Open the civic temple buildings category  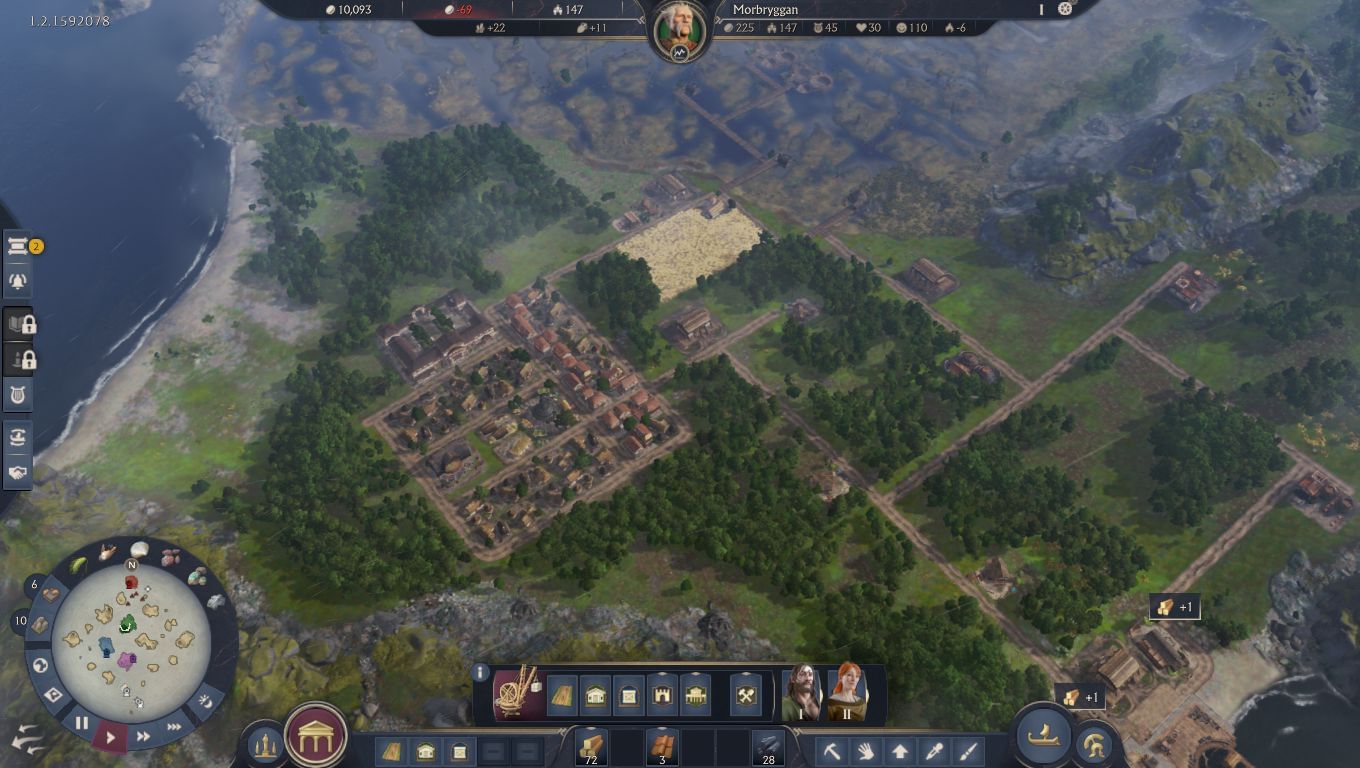[x=695, y=695]
